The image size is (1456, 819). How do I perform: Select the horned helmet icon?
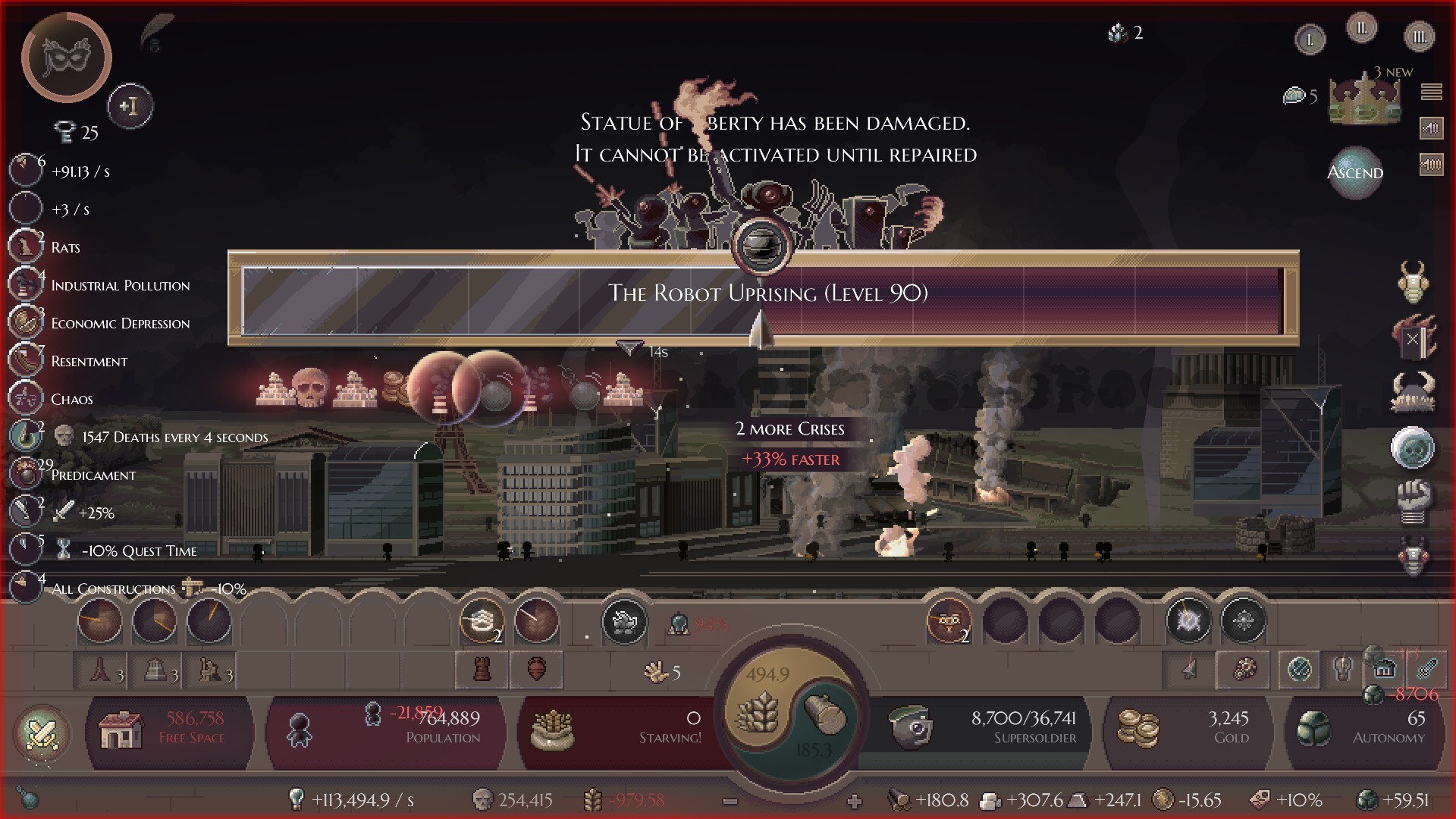click(1412, 392)
